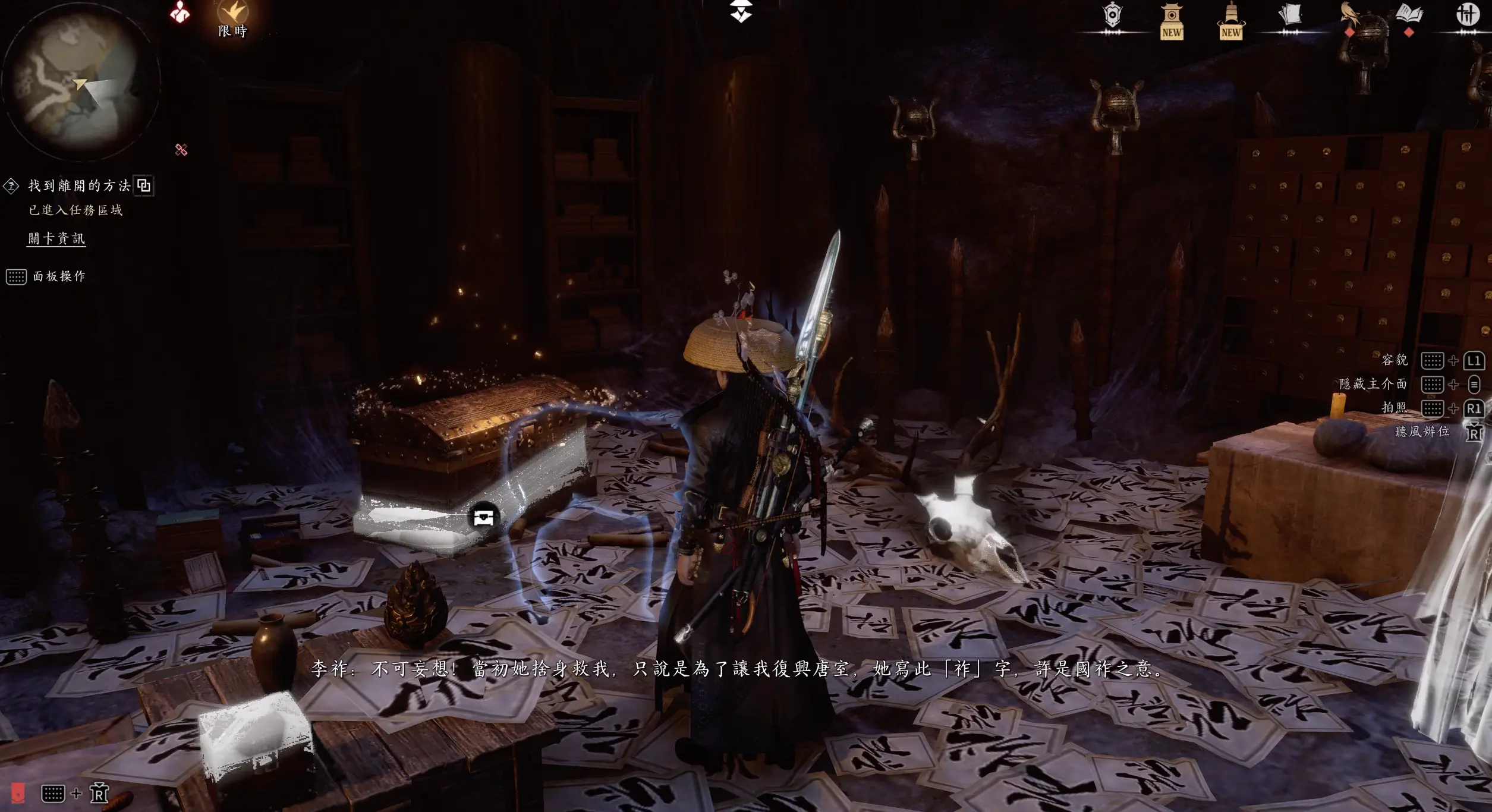1492x812 pixels.
Task: Click the pink crossed-chain icon
Action: pos(181,150)
